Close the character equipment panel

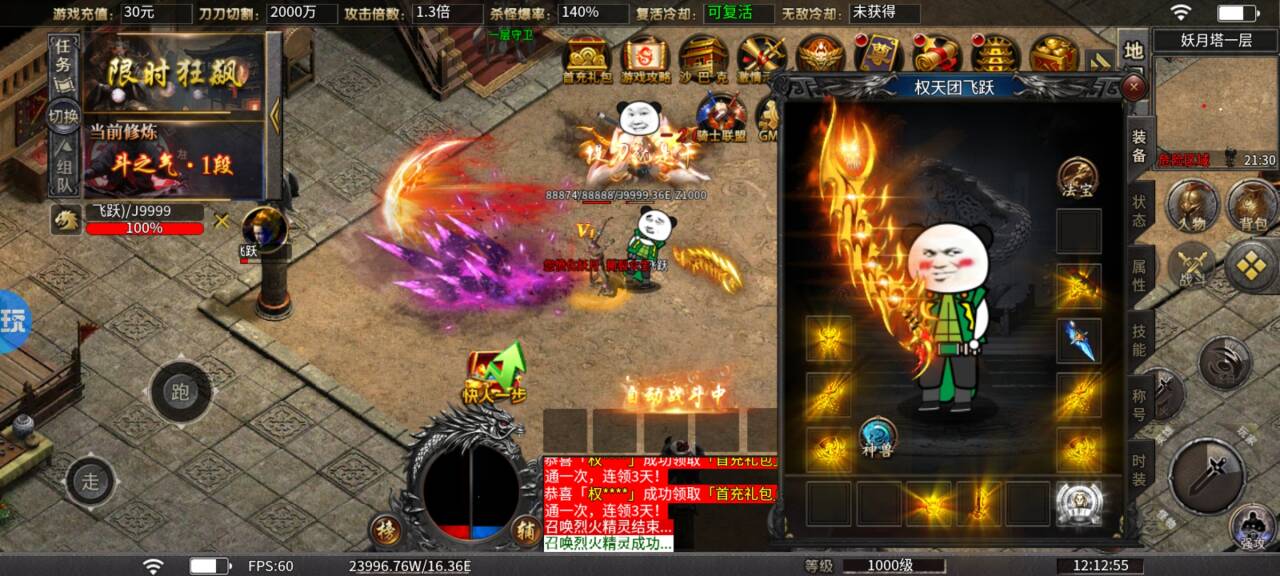(1134, 88)
